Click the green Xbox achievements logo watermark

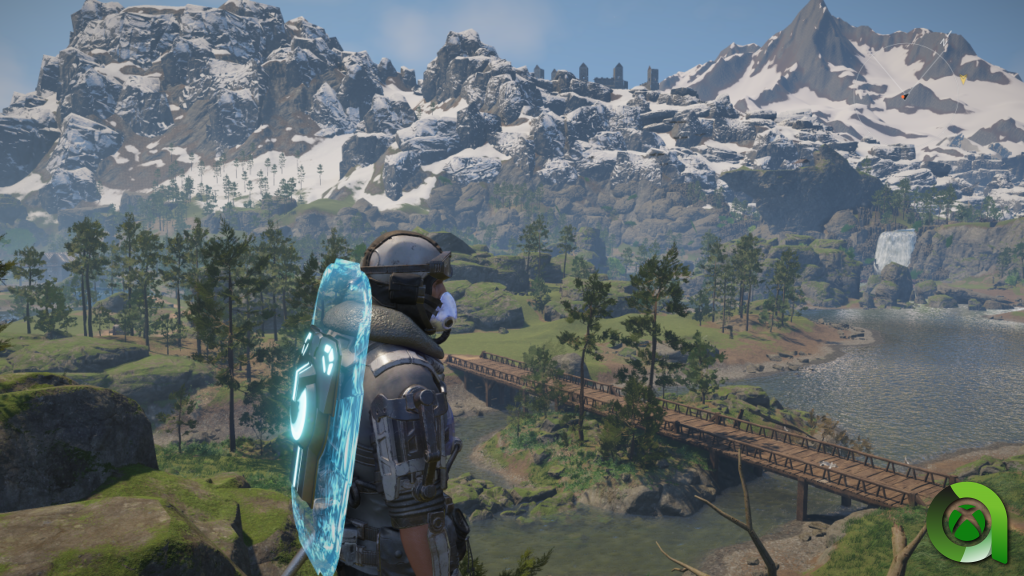coord(965,522)
